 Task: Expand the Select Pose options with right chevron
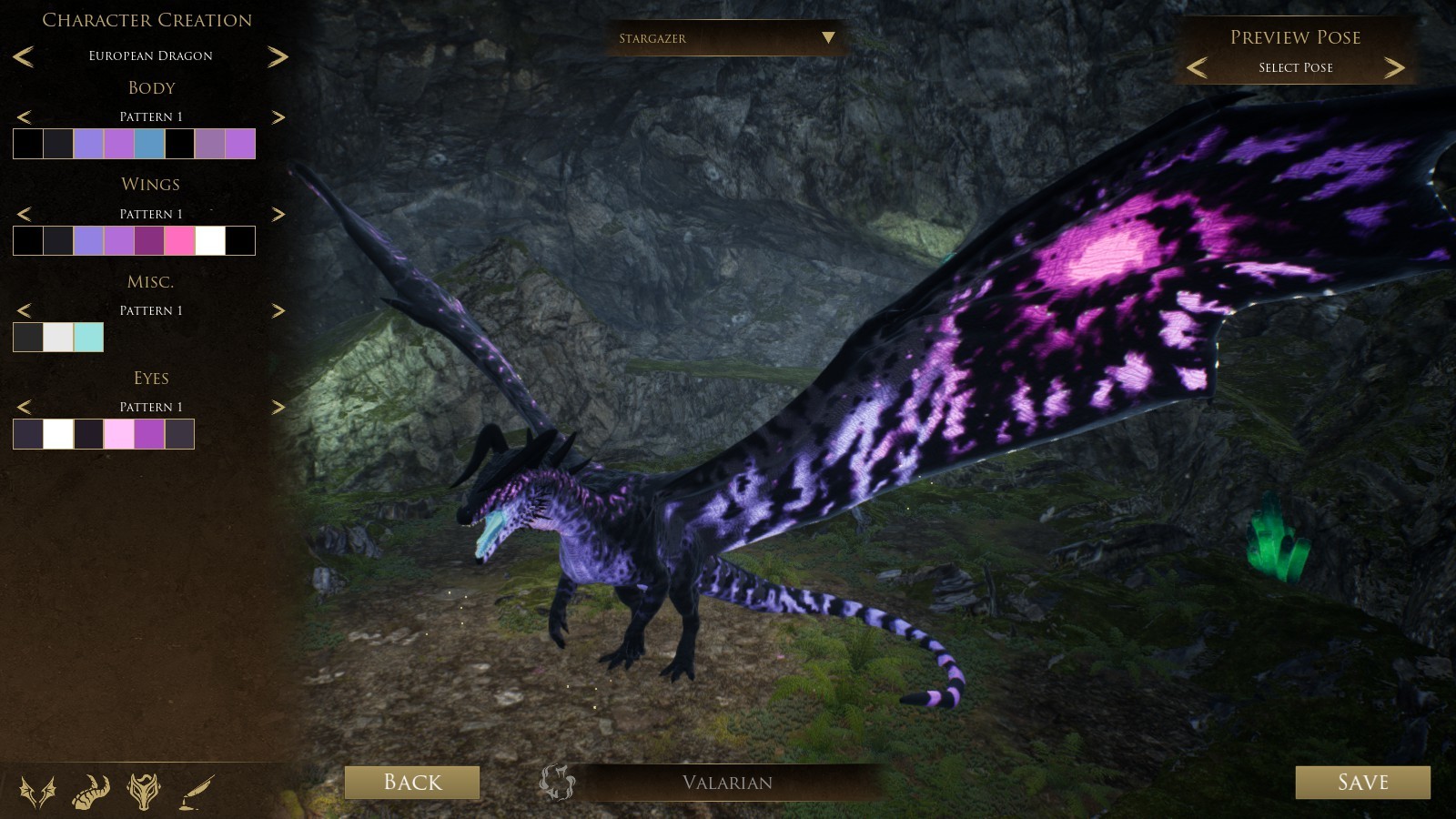coord(1393,66)
